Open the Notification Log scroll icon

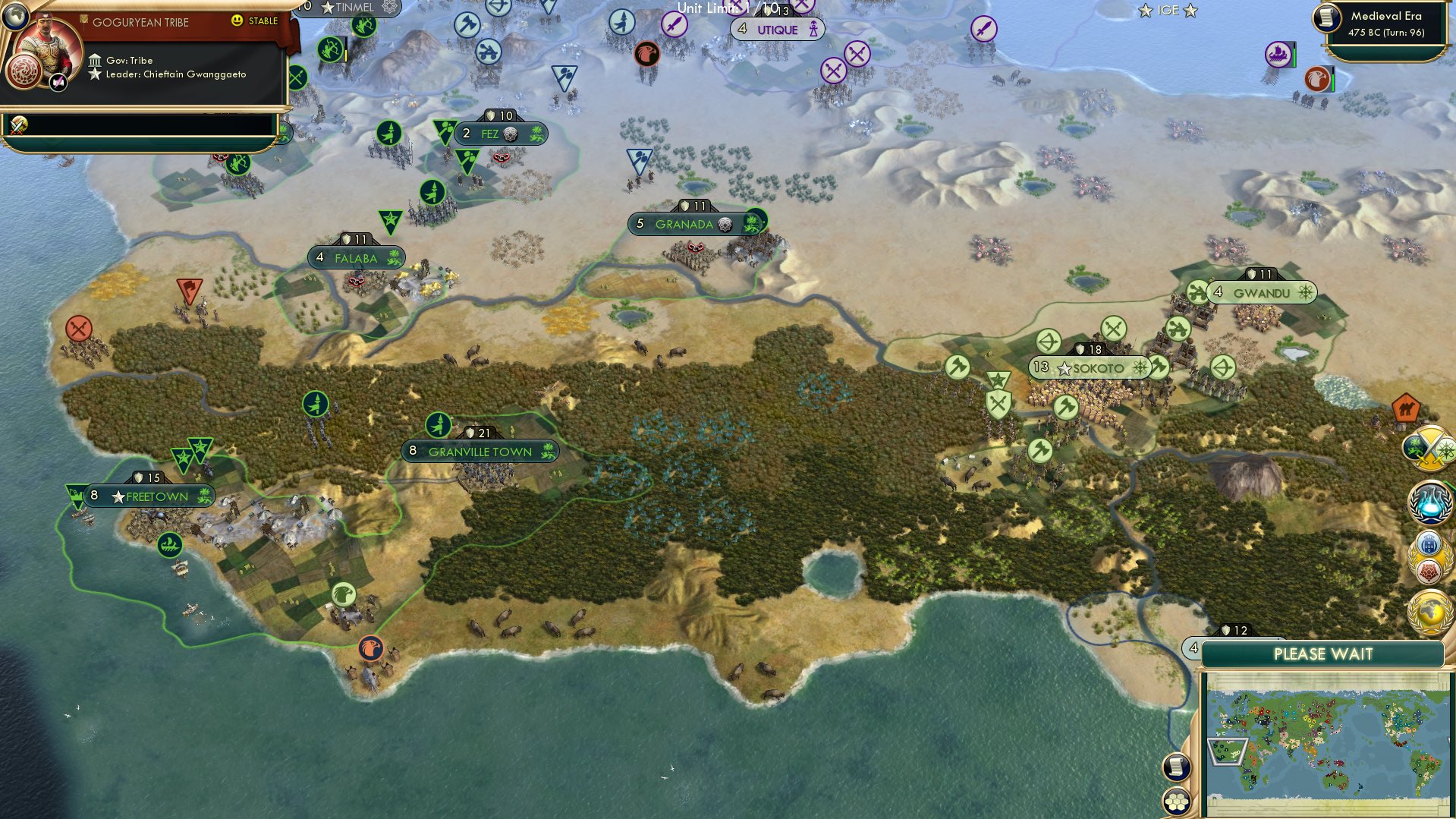(1175, 765)
